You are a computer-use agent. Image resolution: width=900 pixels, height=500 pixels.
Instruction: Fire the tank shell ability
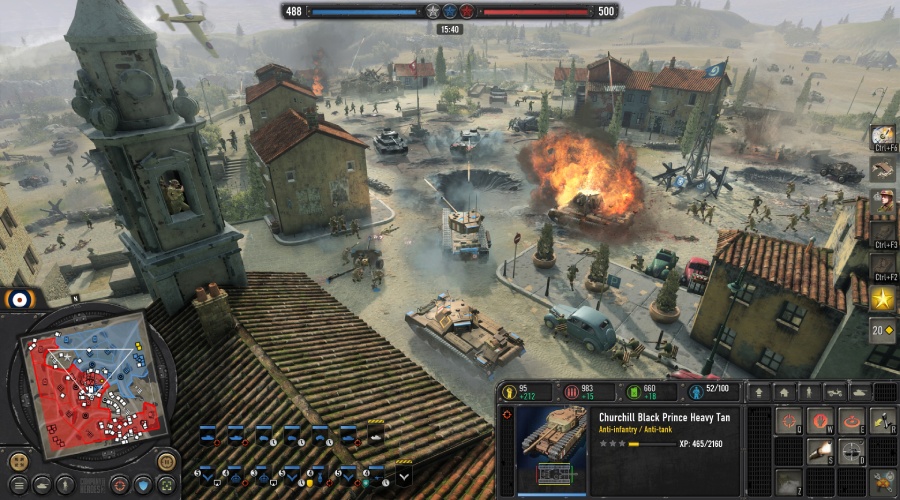[821, 453]
